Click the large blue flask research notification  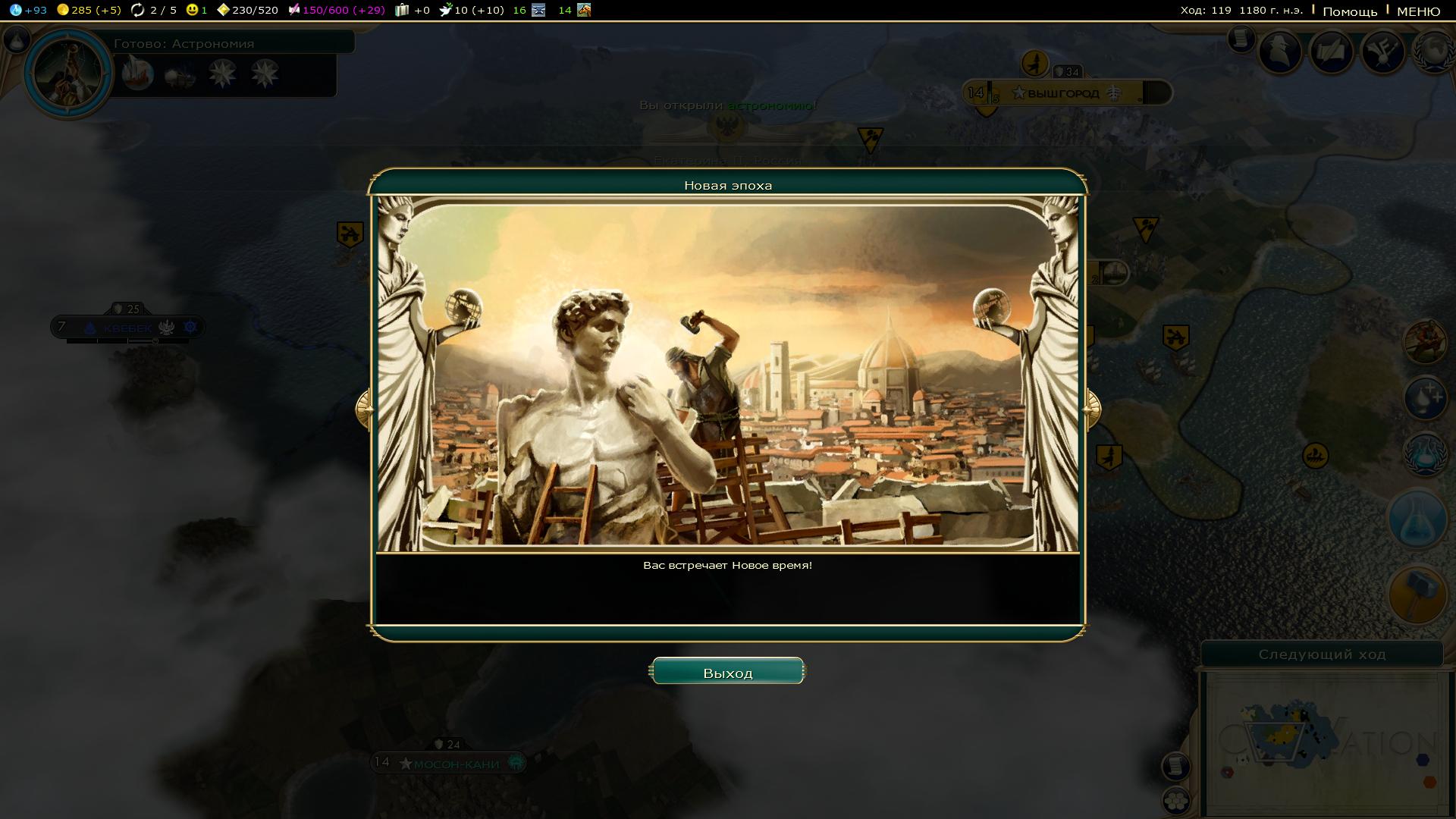pyautogui.click(x=1417, y=519)
